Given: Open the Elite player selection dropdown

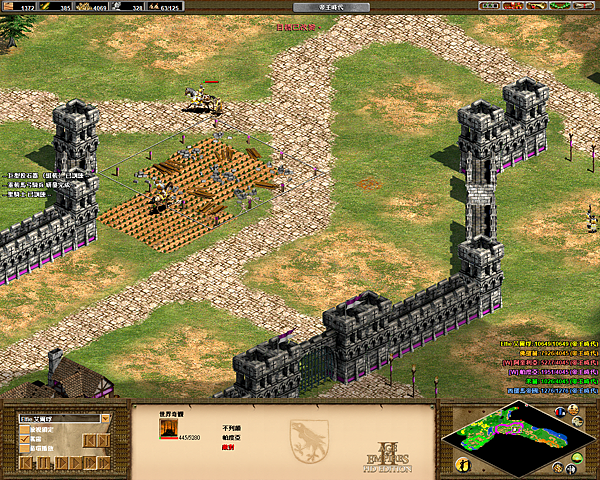Looking at the screenshot, I should (x=104, y=418).
